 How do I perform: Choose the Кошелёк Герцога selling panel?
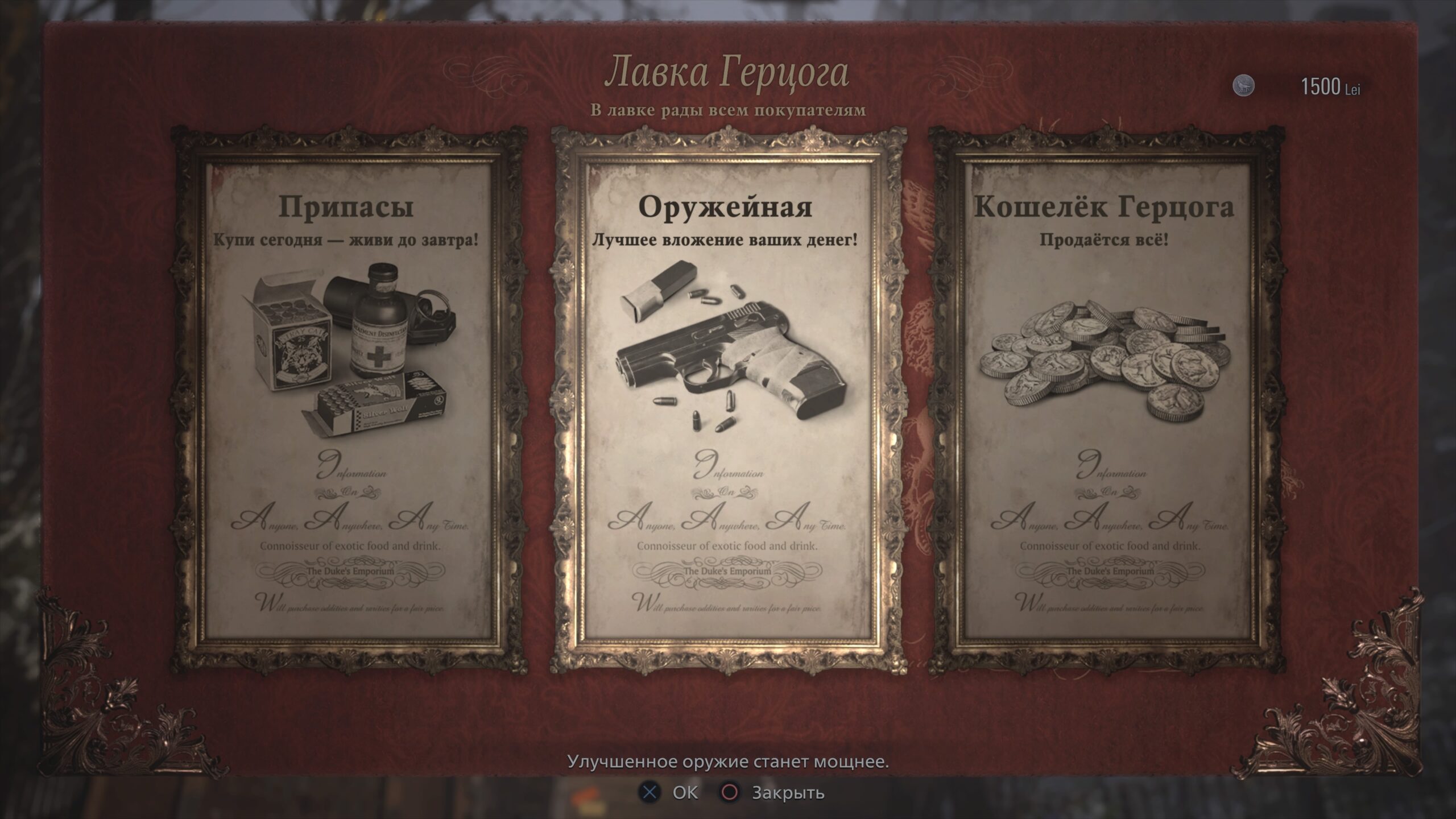(1103, 398)
